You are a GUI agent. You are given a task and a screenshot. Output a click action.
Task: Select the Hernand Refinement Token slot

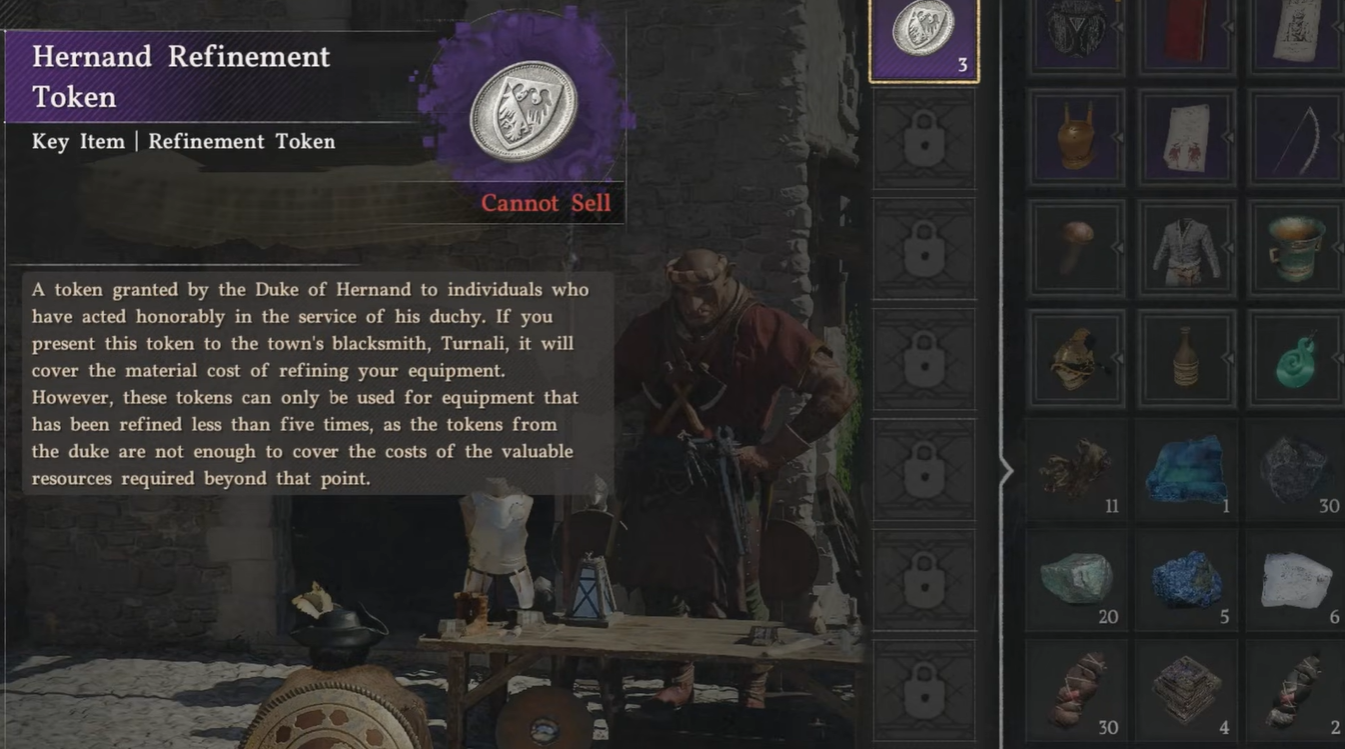tap(923, 38)
